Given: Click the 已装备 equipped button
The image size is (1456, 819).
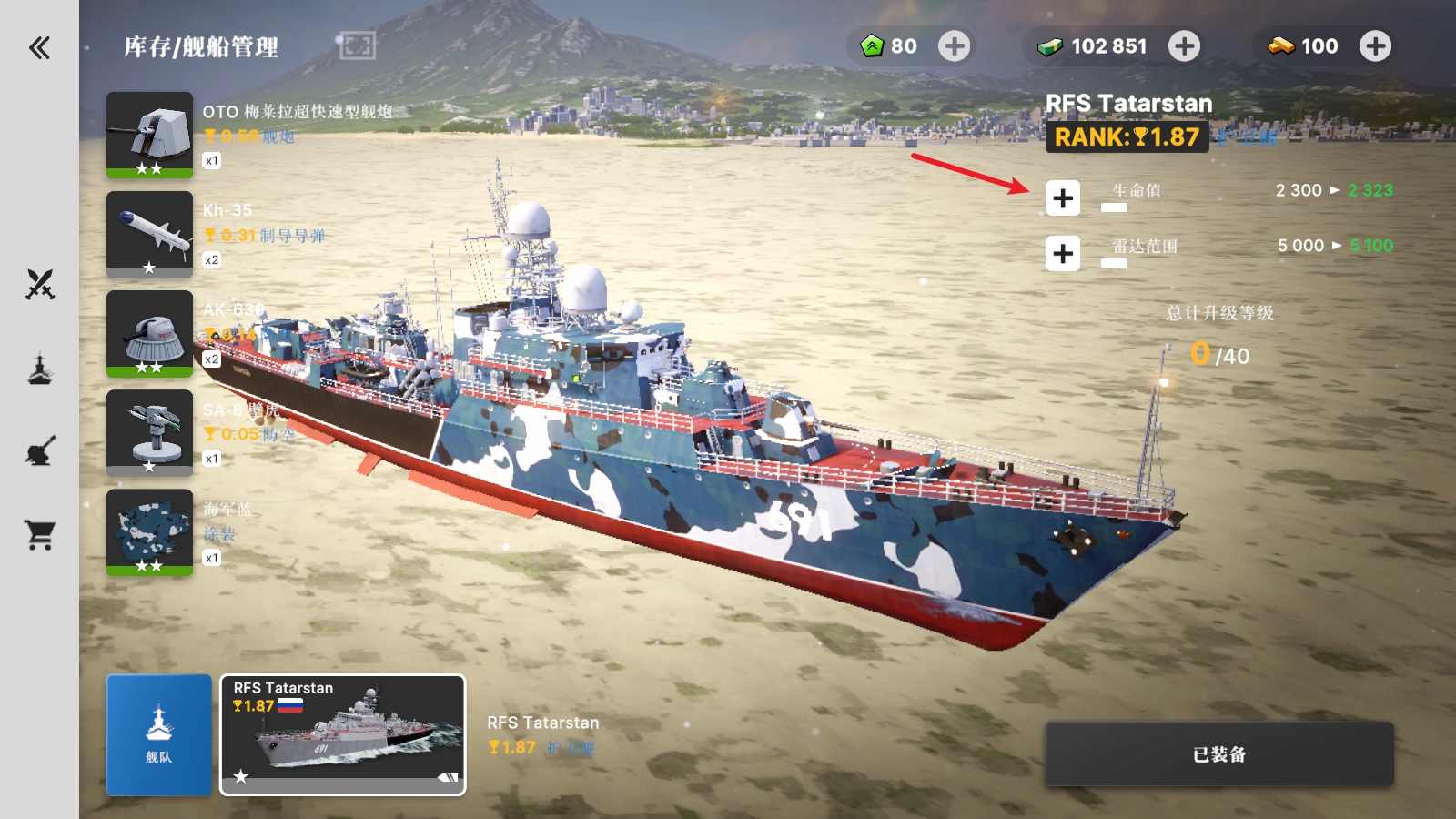Looking at the screenshot, I should click(1218, 753).
